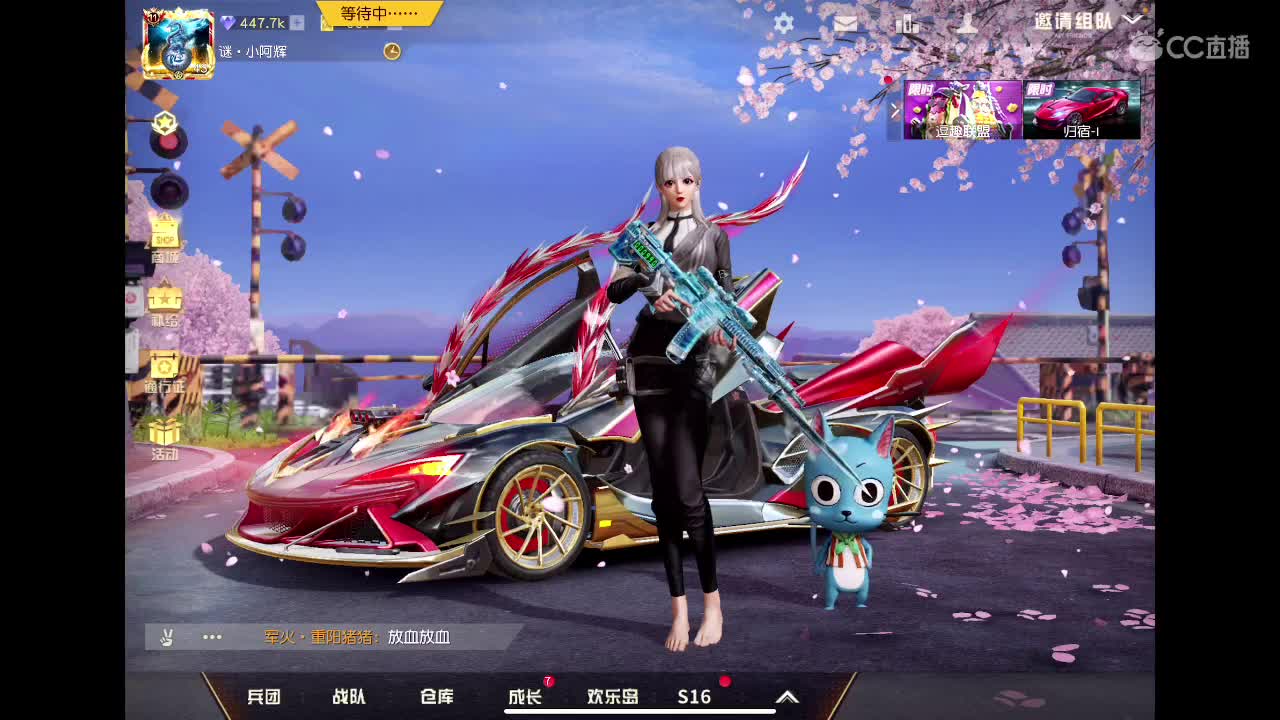Expand the 邀请组队 invite dropdown chevron

pyautogui.click(x=1134, y=20)
